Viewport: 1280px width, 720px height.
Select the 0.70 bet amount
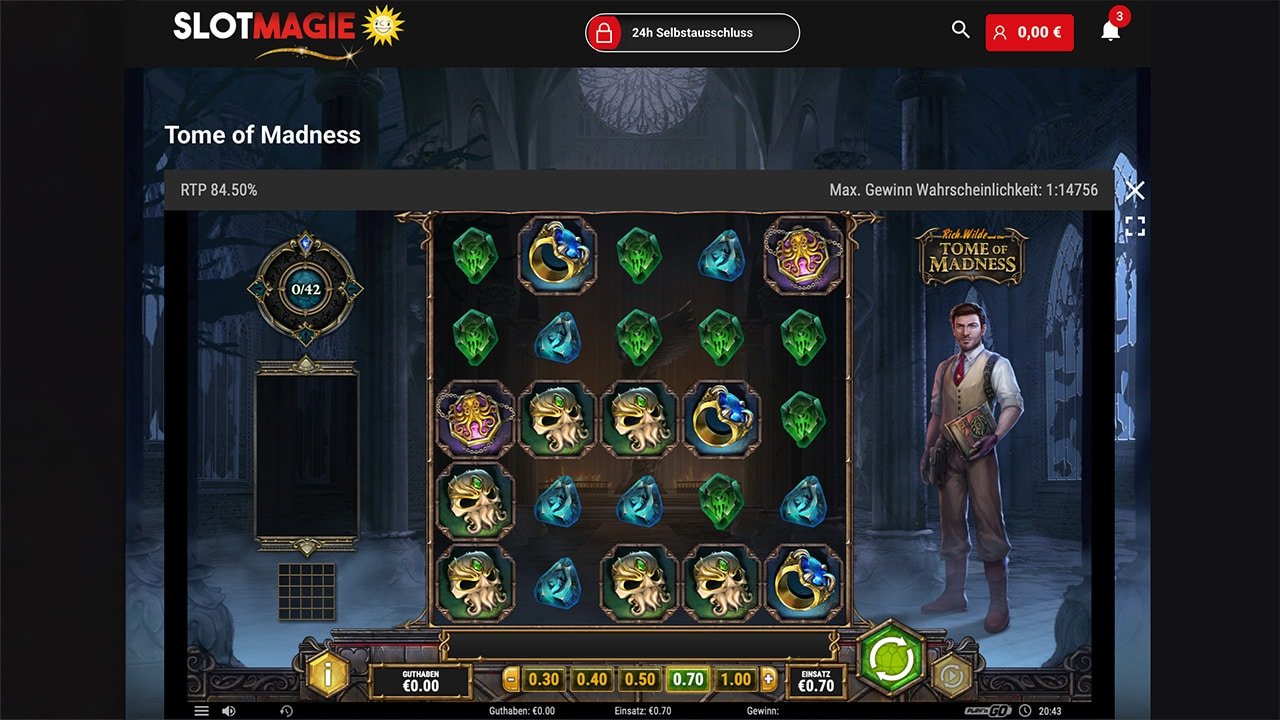(x=684, y=678)
